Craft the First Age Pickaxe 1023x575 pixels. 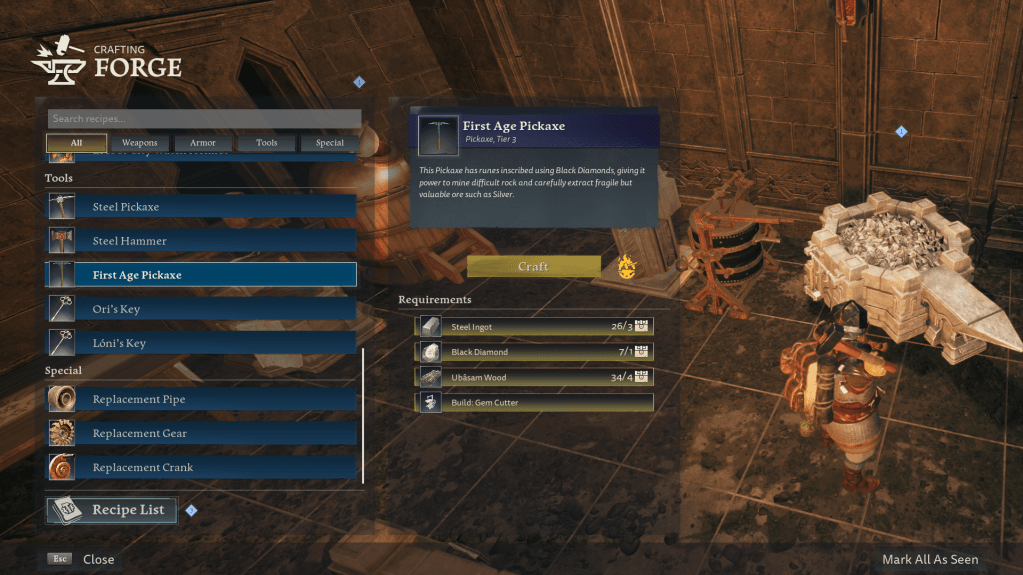tap(533, 267)
